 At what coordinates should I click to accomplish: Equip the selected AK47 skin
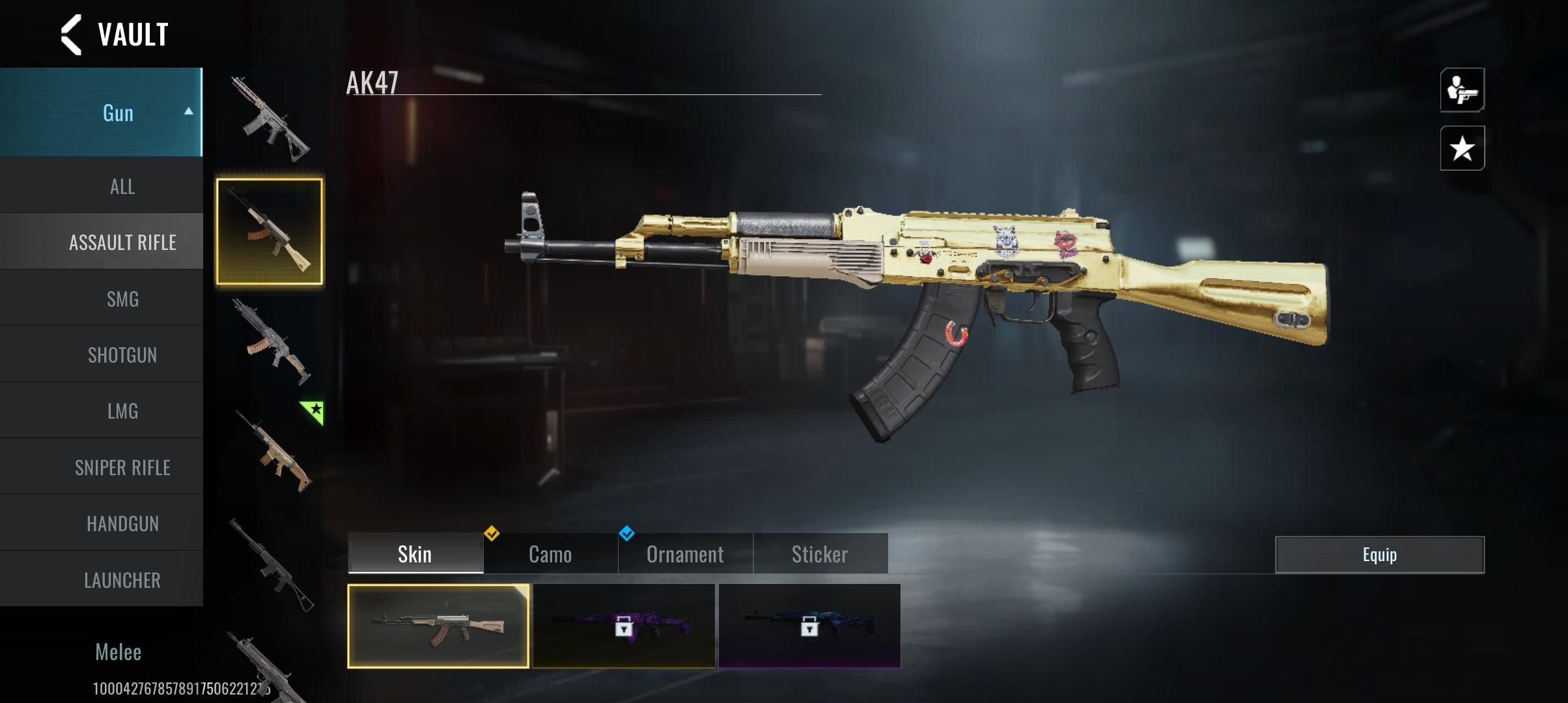1379,555
